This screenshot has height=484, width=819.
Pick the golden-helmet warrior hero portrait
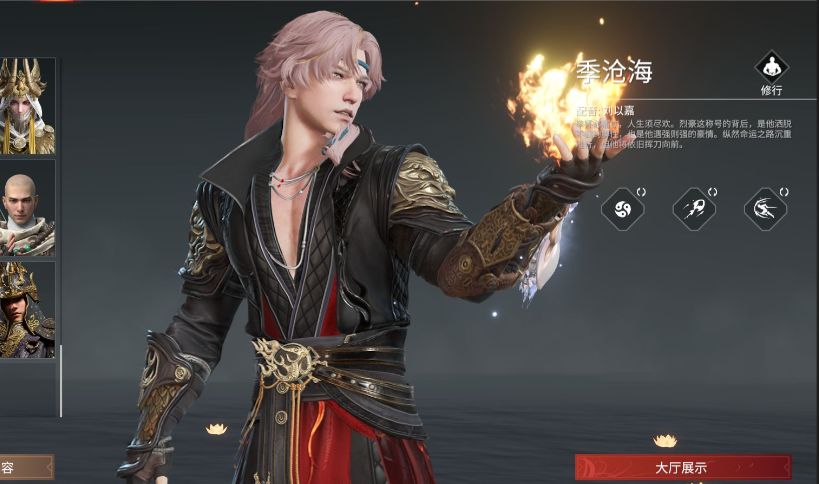(26, 309)
